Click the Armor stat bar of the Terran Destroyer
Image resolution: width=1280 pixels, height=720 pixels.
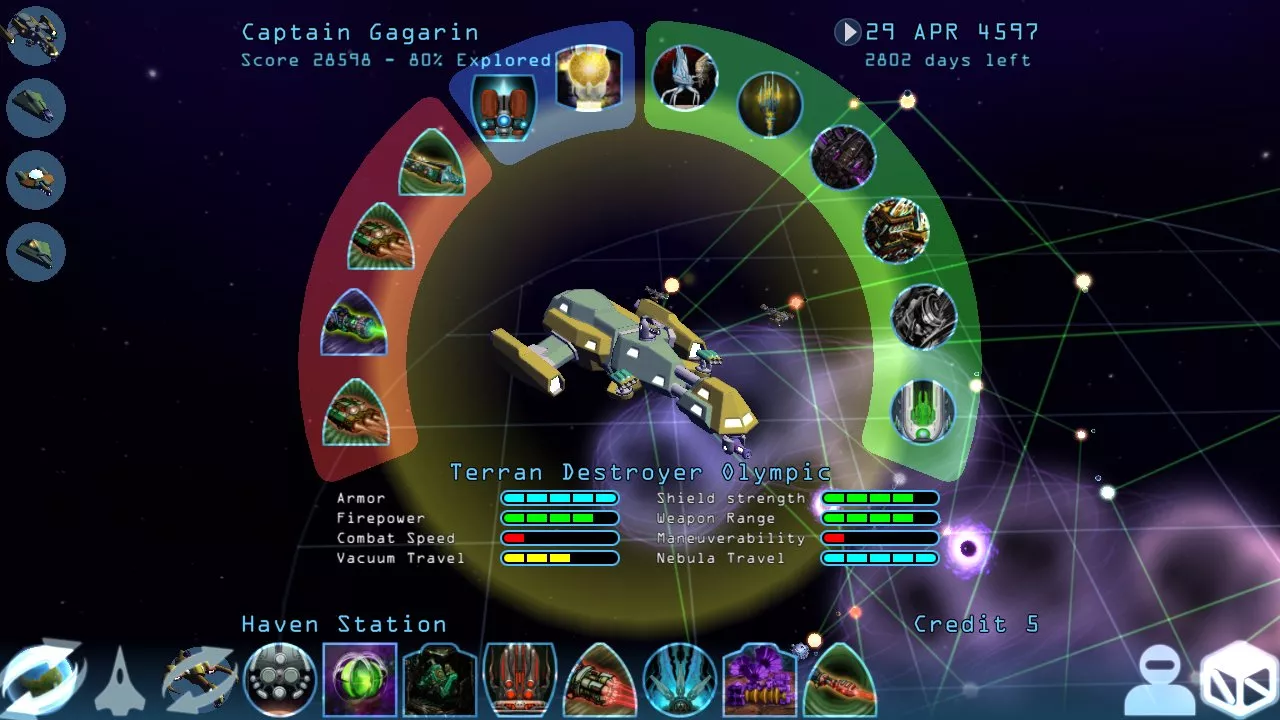[559, 498]
